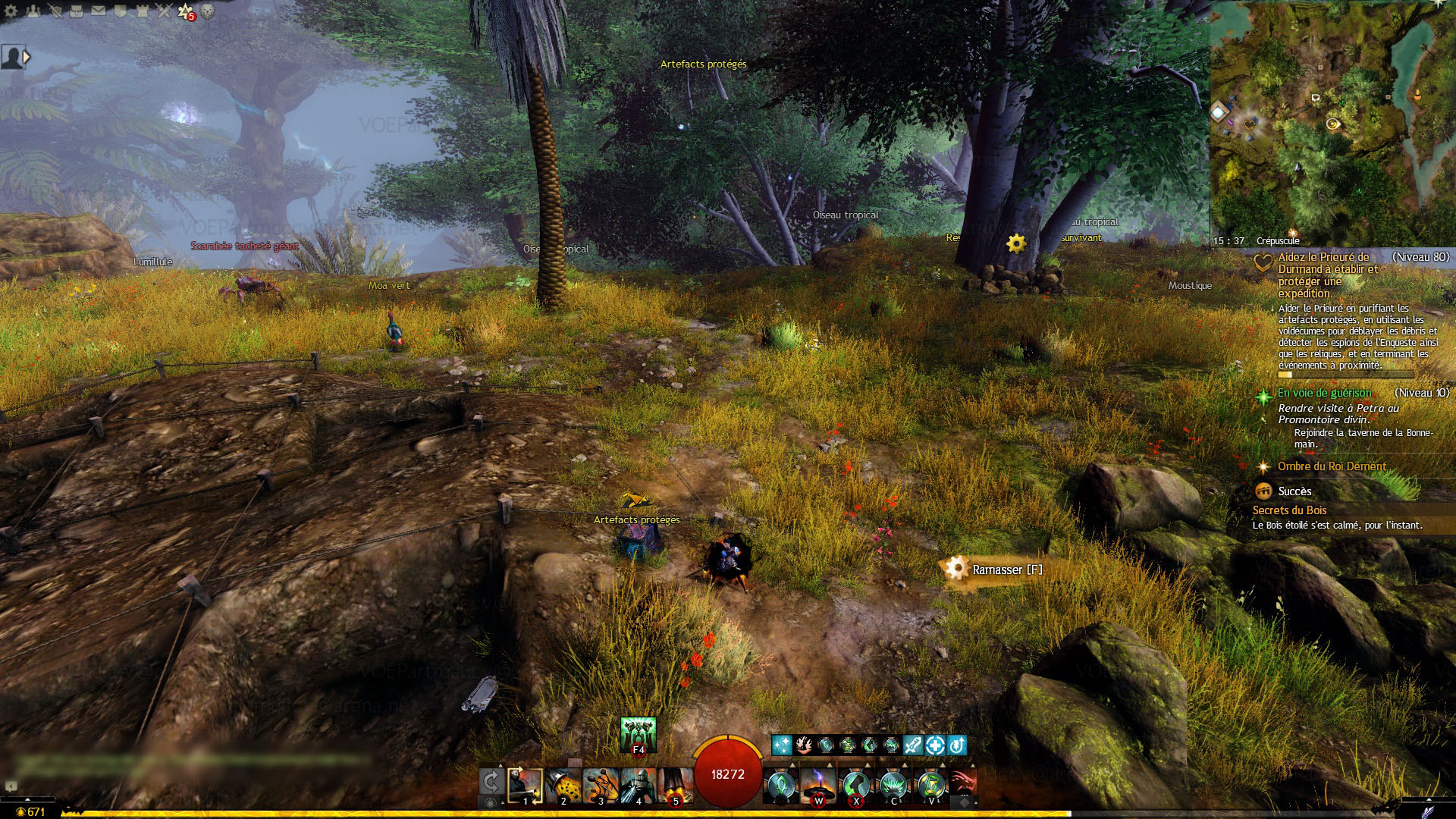
Task: Open the crossed swords PvP panel
Action: 164,11
